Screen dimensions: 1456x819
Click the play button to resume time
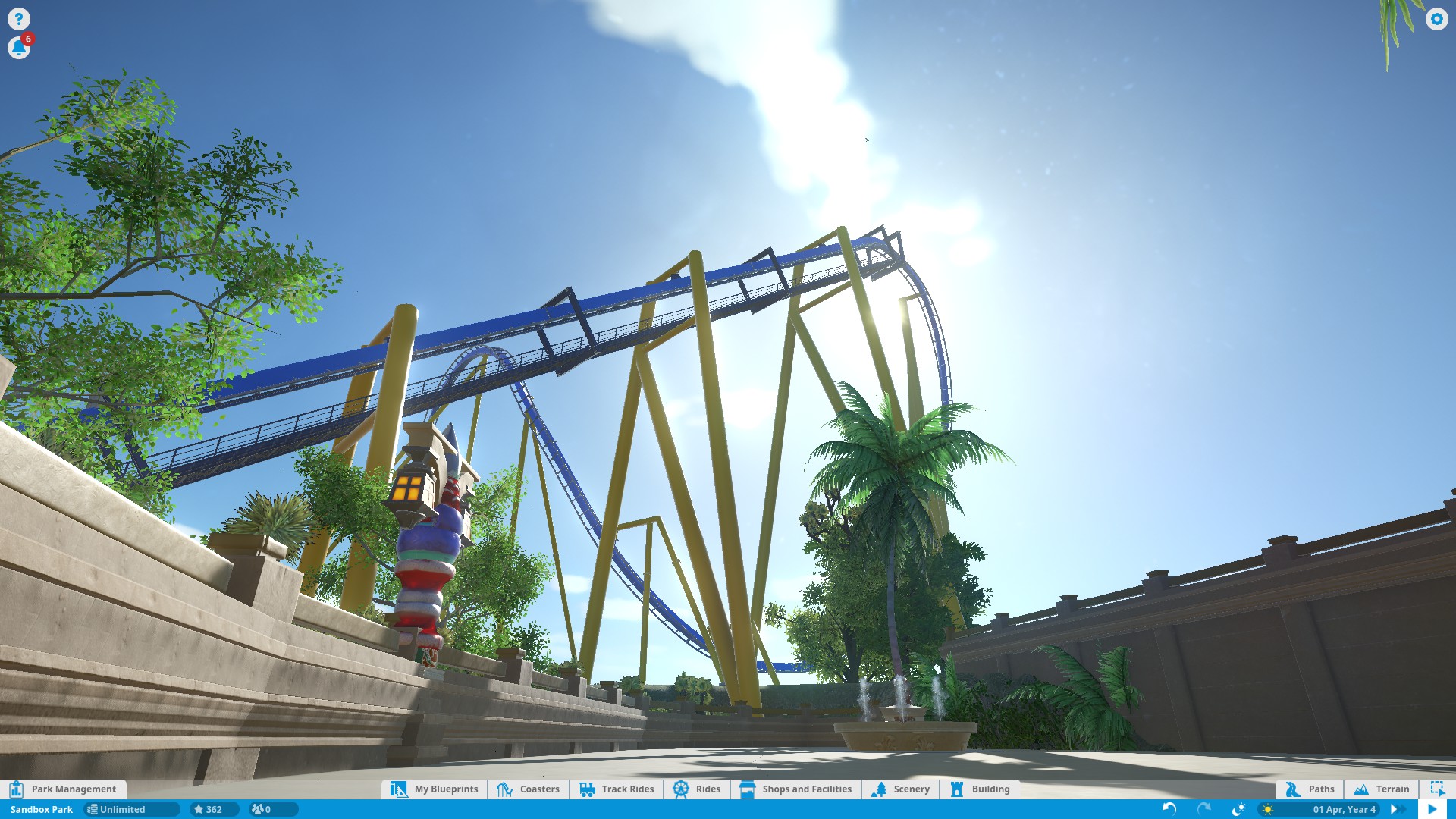(x=1432, y=809)
